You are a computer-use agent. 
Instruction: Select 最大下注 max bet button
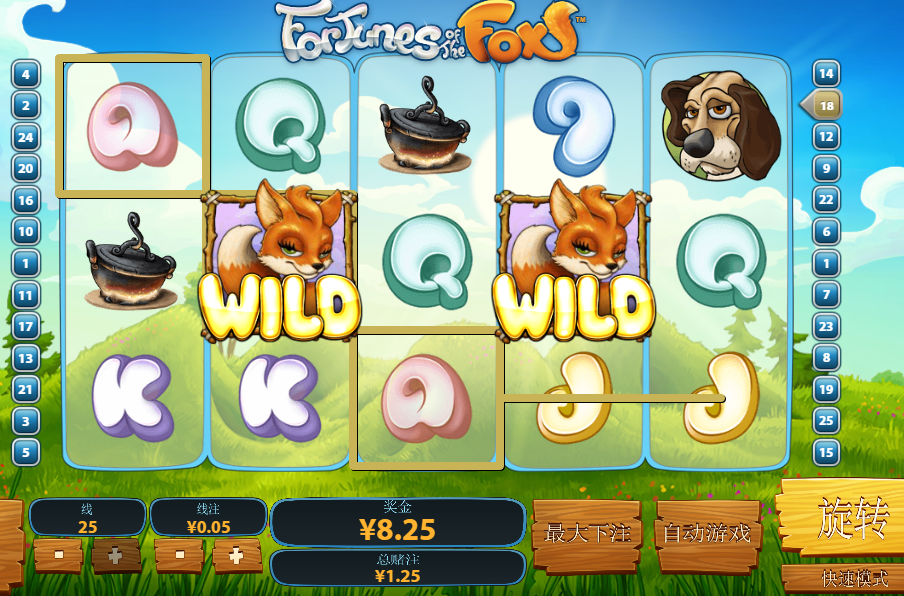pyautogui.click(x=586, y=534)
